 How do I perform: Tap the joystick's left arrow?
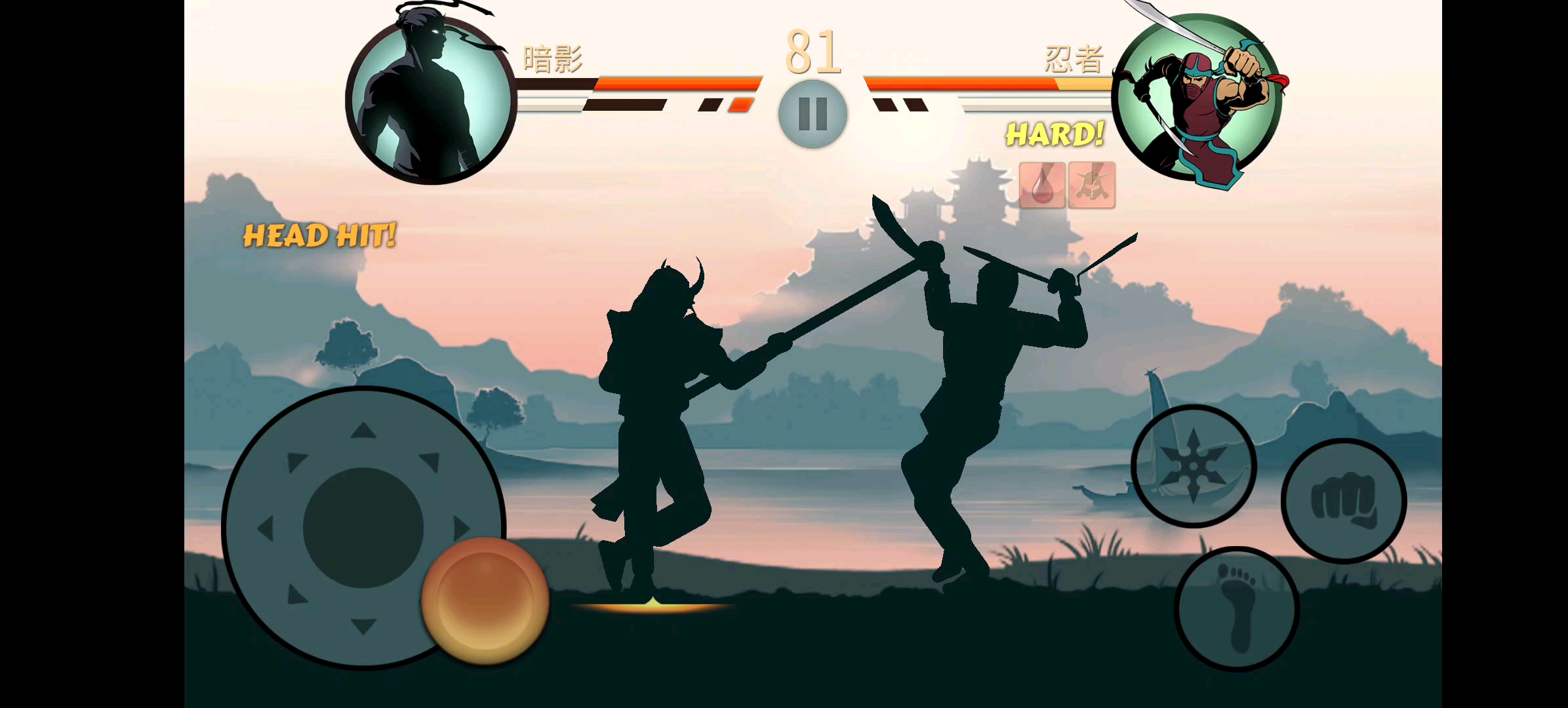tap(266, 528)
